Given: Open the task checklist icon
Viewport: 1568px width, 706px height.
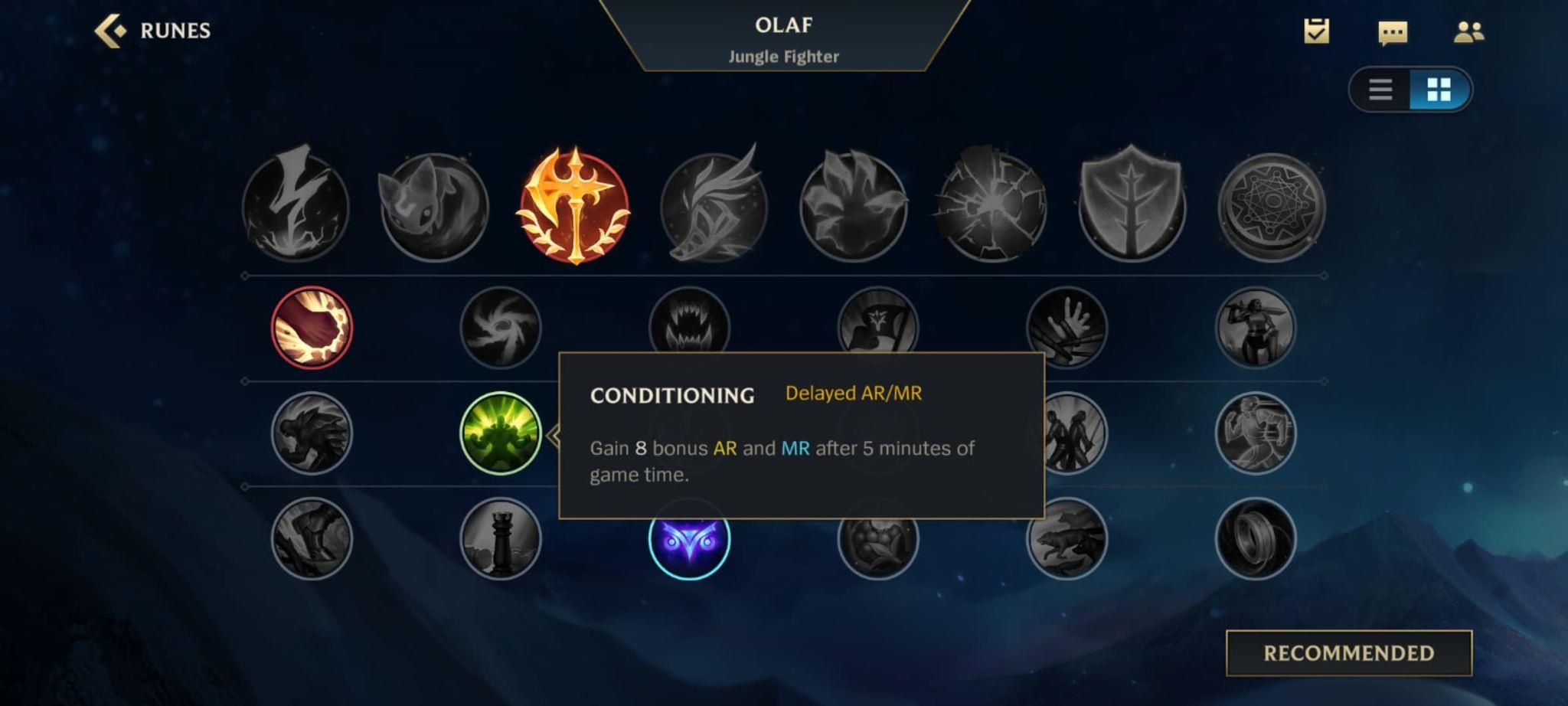Looking at the screenshot, I should 1316,31.
